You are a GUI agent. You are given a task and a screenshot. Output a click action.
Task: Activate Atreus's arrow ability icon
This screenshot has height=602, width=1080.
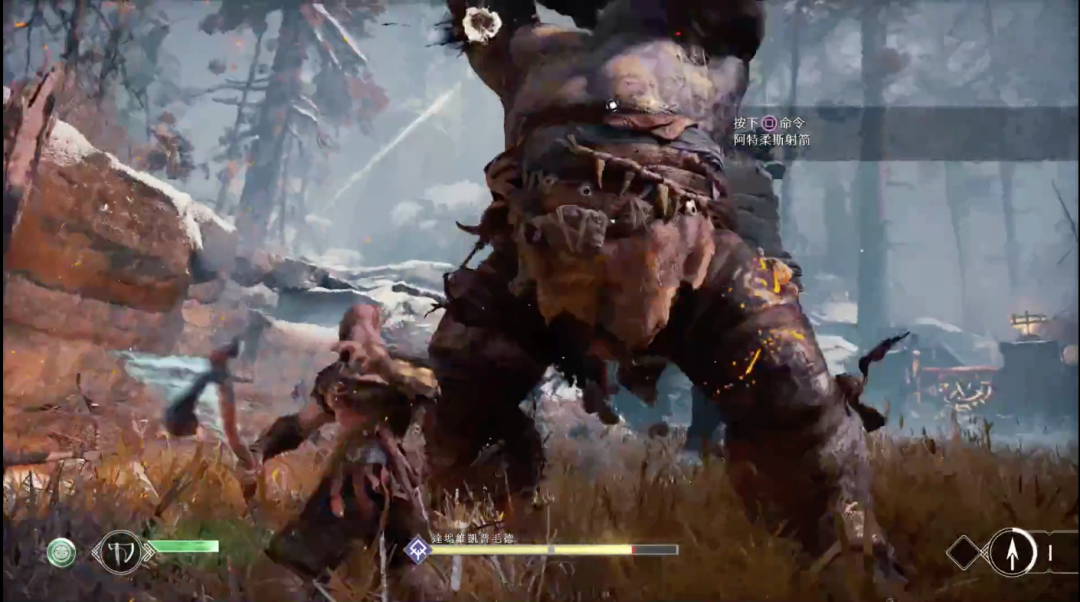[1012, 552]
